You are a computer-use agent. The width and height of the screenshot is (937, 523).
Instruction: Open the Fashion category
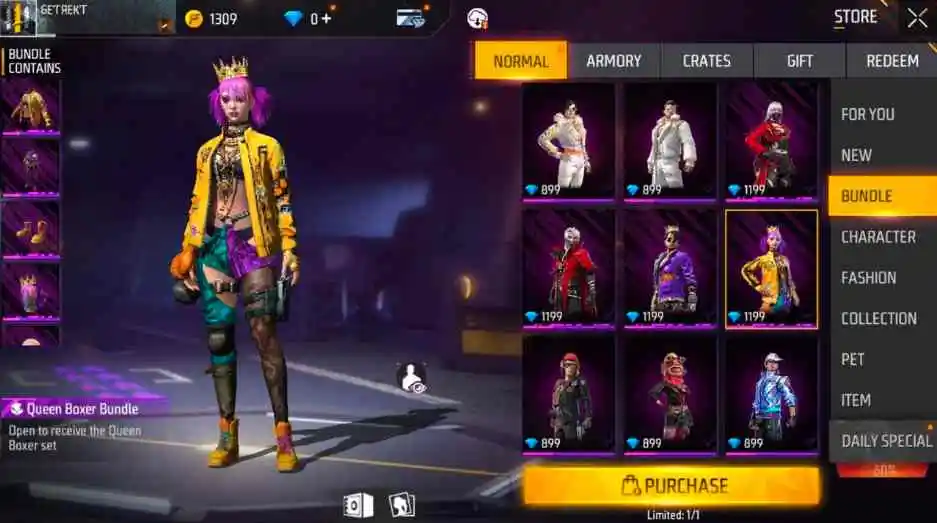coord(868,278)
